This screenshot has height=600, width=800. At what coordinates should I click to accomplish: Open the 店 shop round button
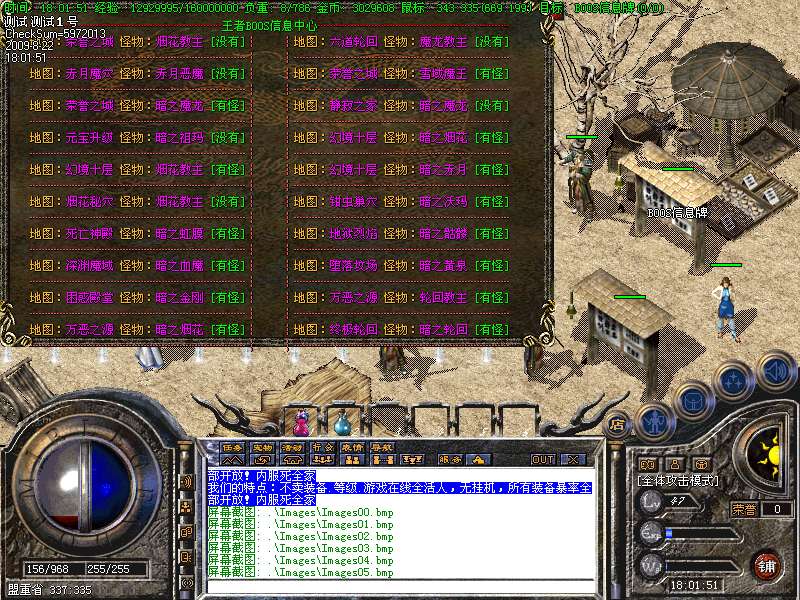(617, 423)
